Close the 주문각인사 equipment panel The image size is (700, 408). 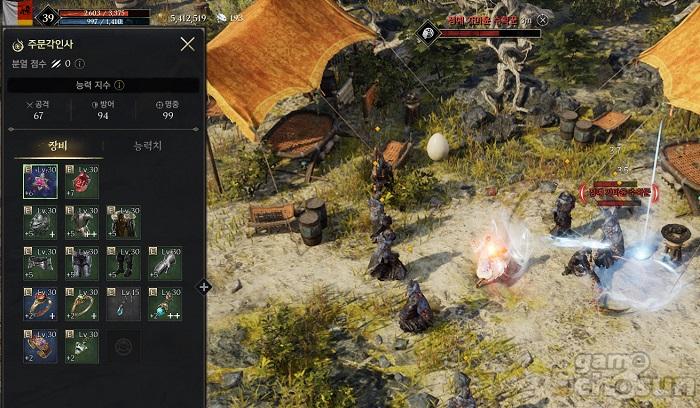[187, 44]
